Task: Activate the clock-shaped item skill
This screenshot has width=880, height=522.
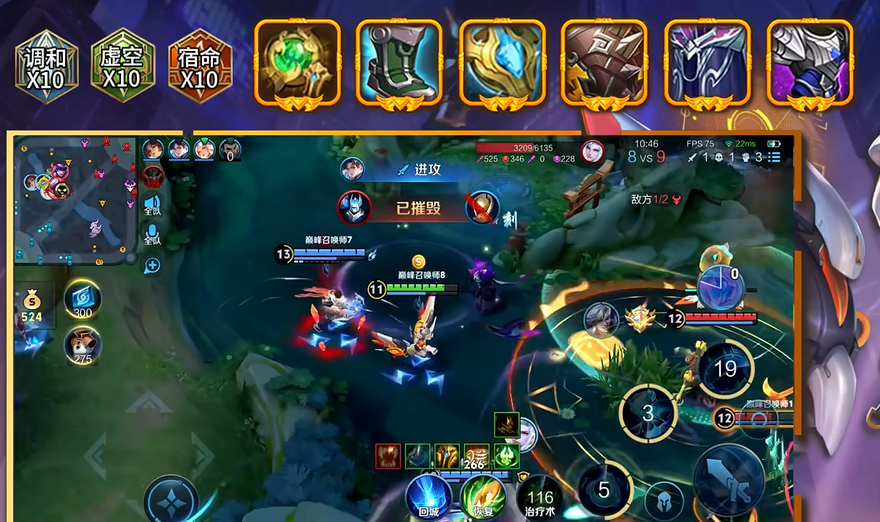Action: coord(719,286)
